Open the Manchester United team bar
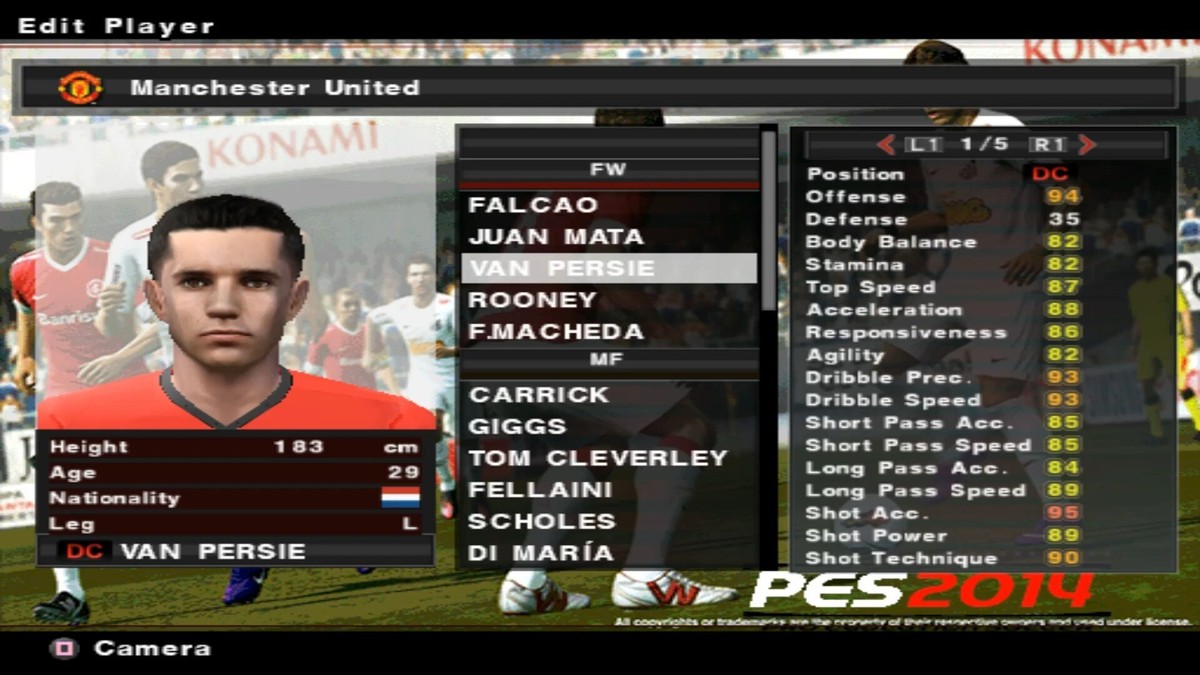Viewport: 1200px width, 675px height. (600, 88)
